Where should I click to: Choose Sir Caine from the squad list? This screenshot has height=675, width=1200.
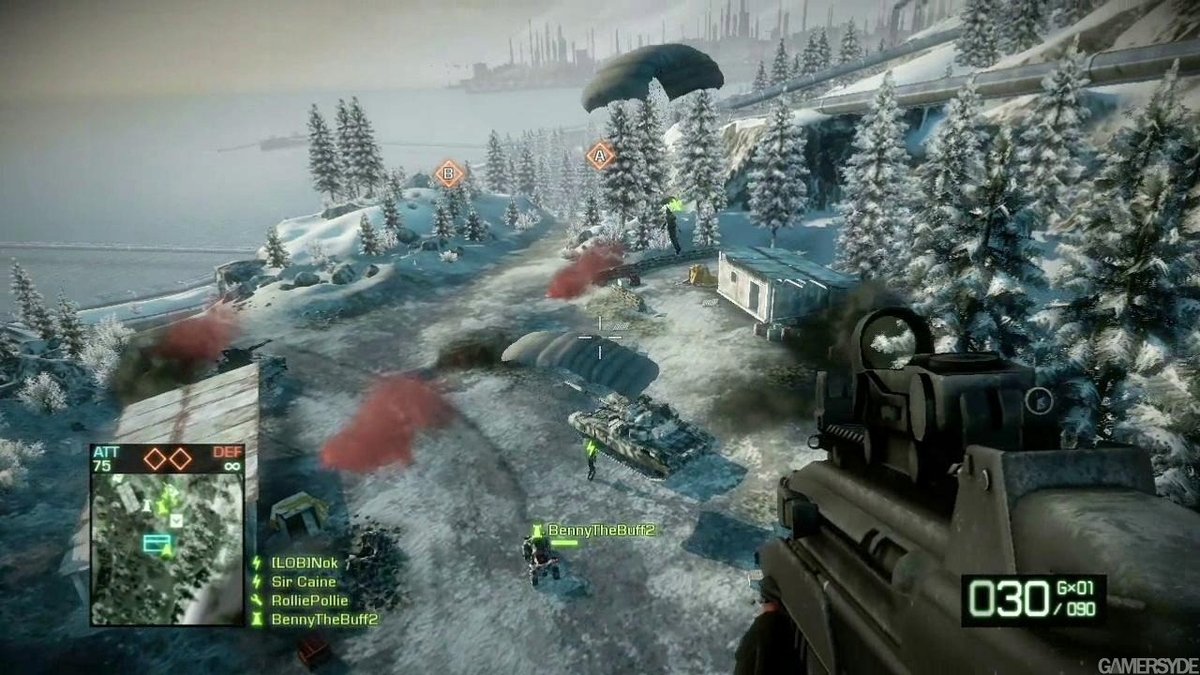tap(303, 582)
